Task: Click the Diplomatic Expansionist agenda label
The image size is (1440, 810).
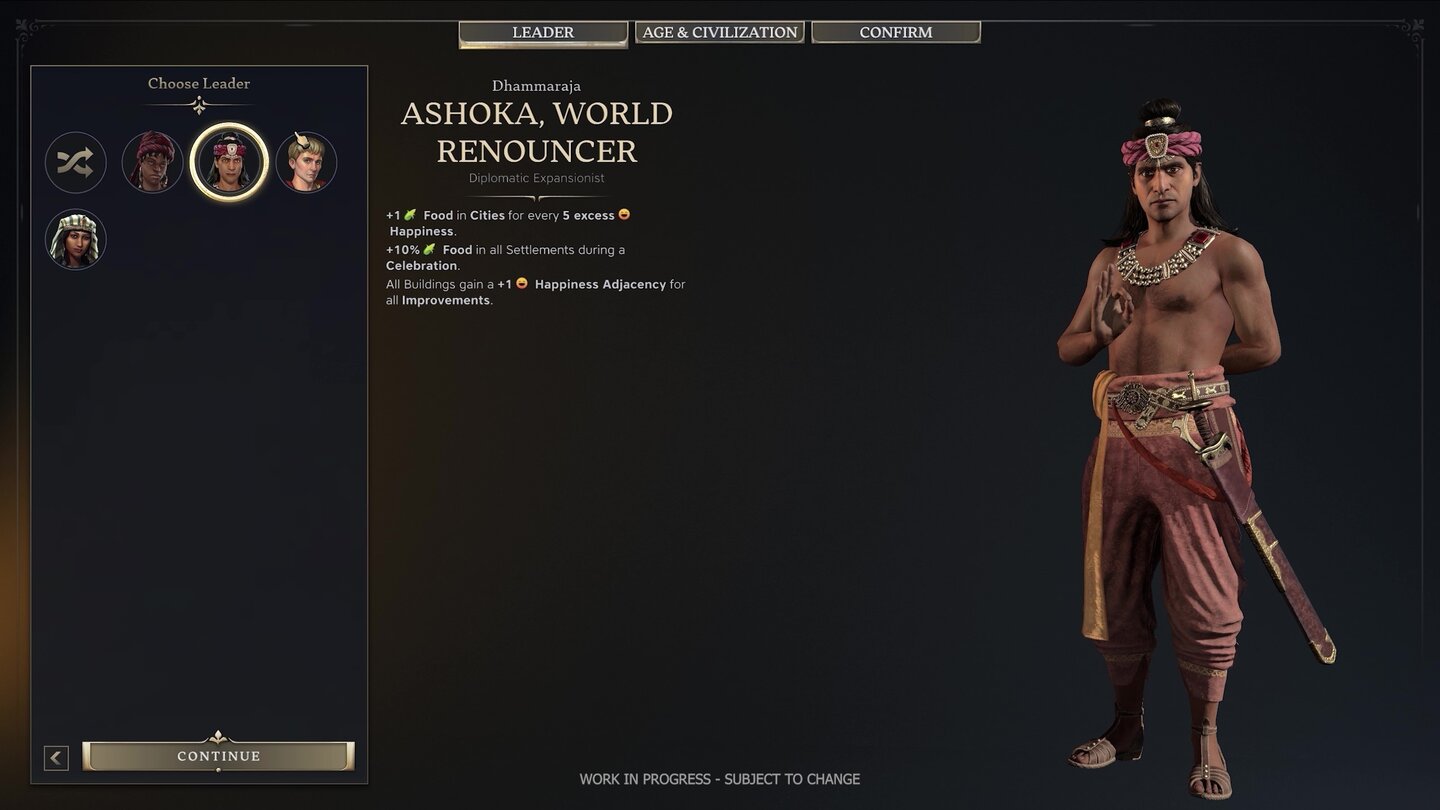Action: click(x=536, y=177)
